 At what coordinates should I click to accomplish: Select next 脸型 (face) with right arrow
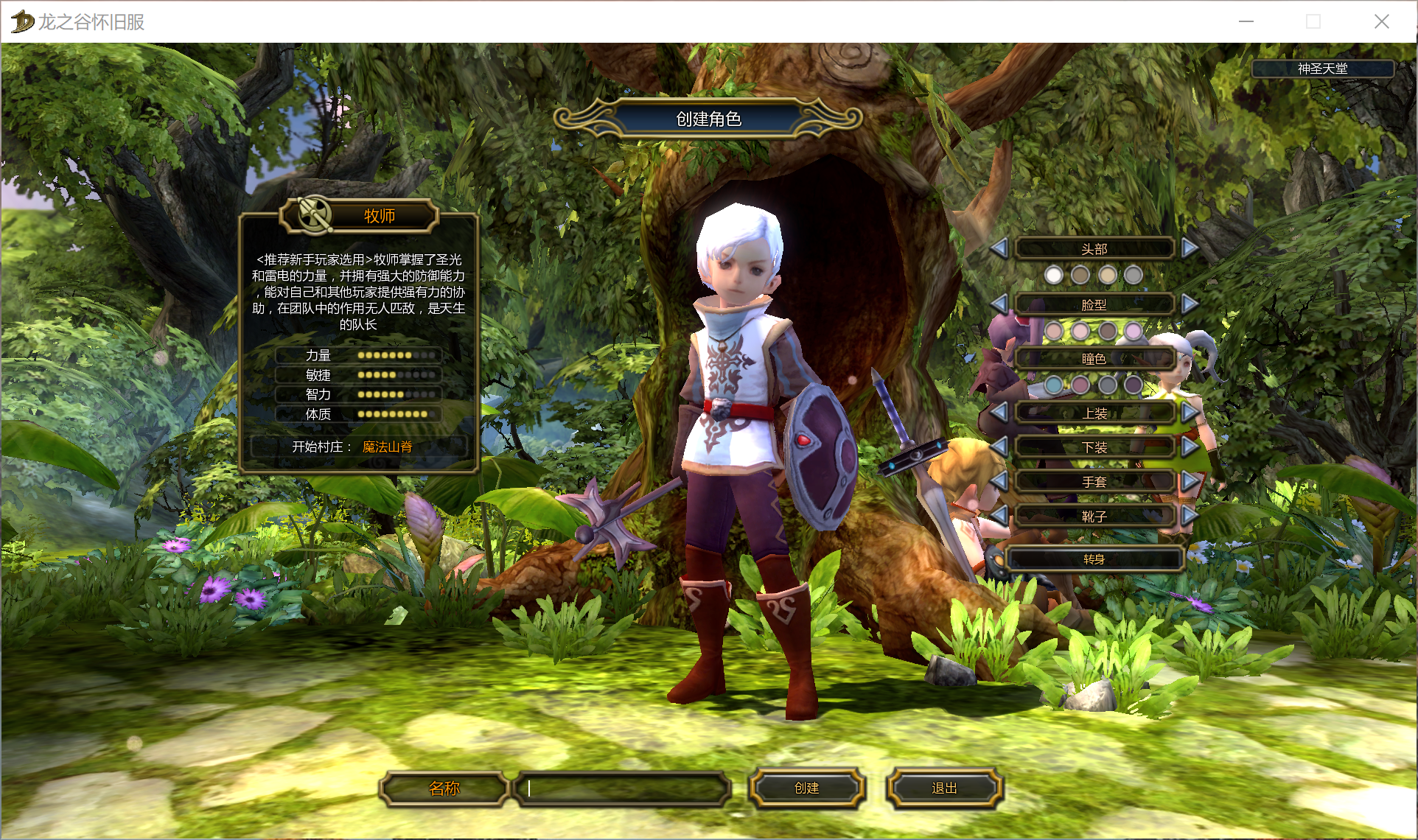tap(1189, 304)
